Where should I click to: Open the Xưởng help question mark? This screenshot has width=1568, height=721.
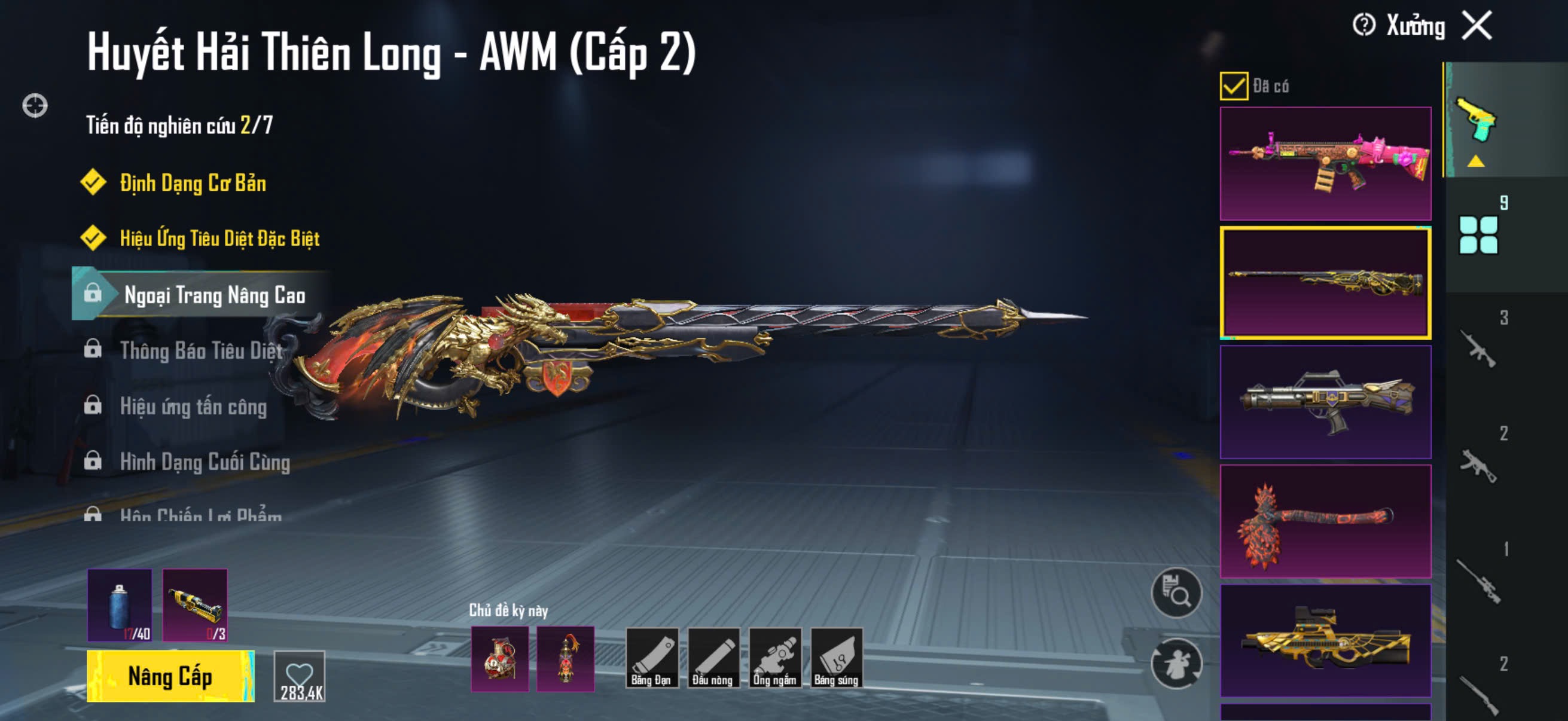1363,26
